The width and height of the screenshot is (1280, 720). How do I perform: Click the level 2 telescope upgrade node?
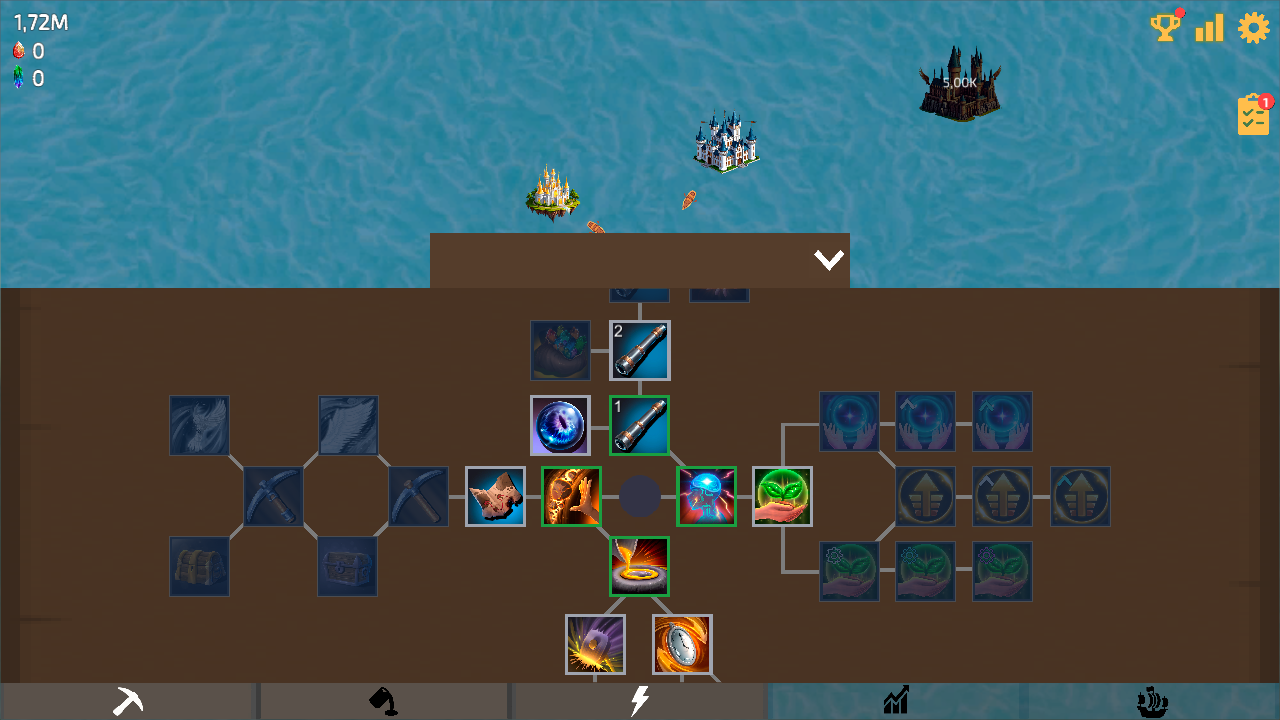click(x=639, y=351)
